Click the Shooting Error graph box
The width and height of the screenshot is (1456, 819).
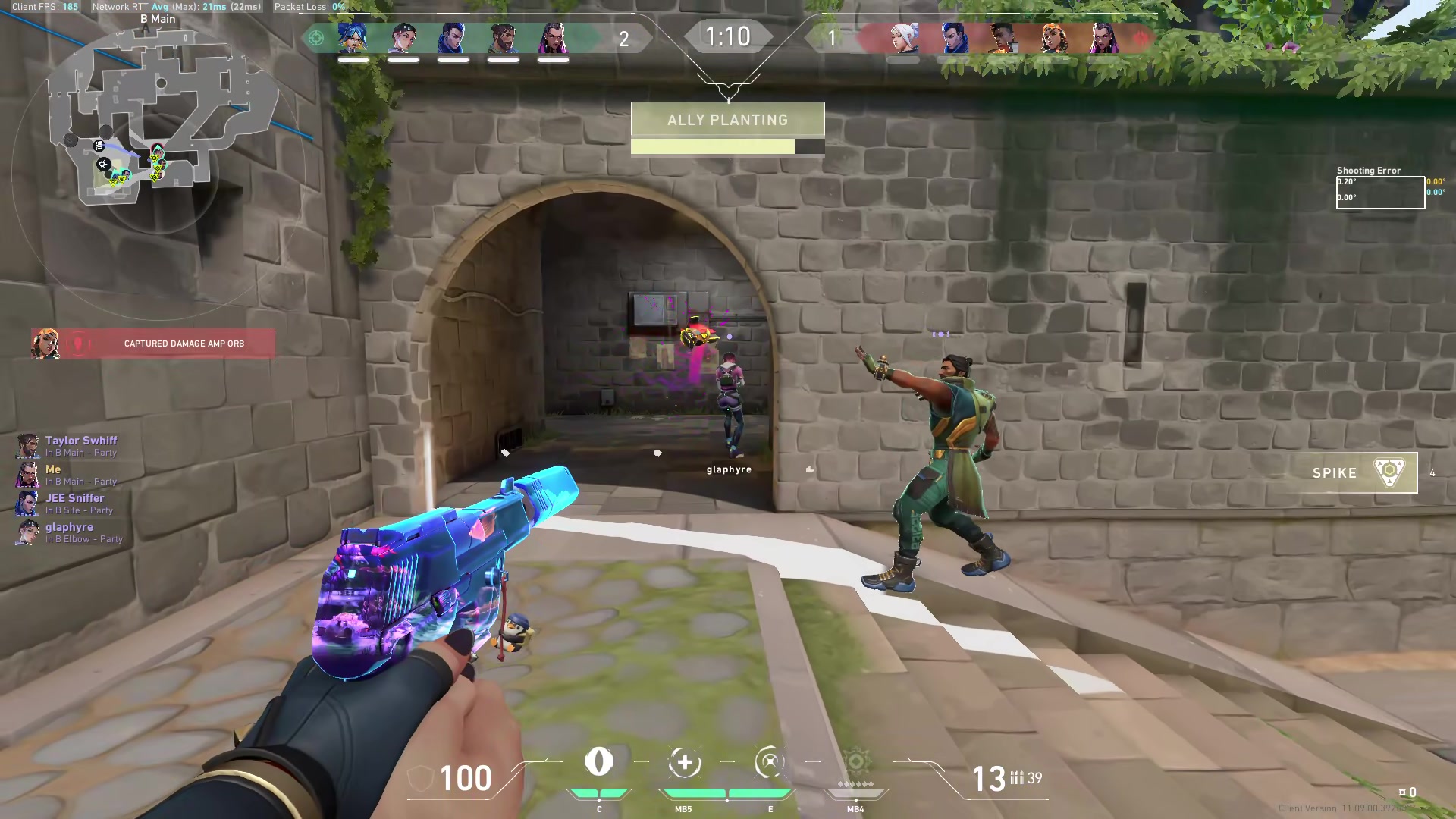[x=1379, y=192]
